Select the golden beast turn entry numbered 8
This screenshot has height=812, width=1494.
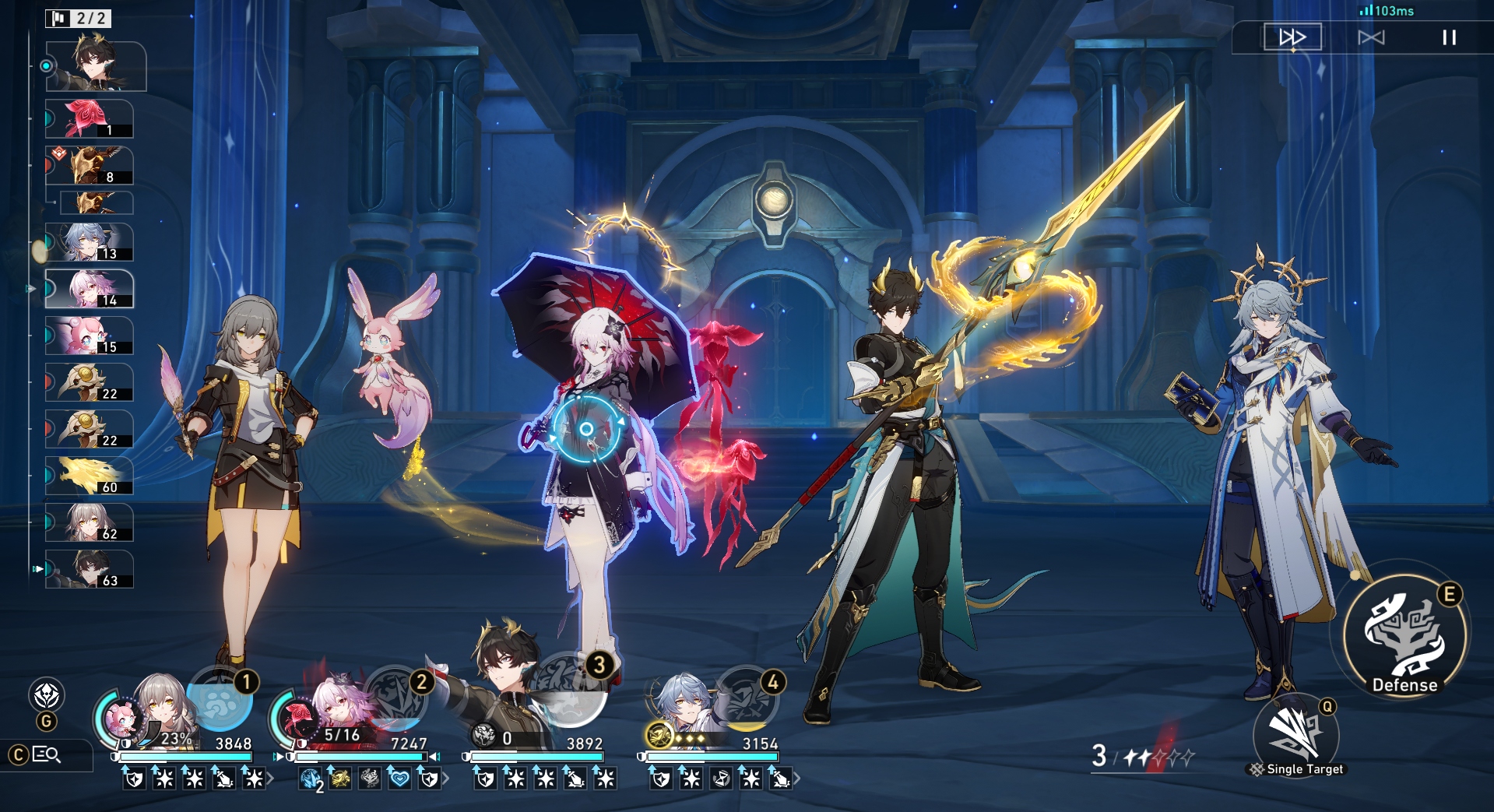click(x=89, y=166)
